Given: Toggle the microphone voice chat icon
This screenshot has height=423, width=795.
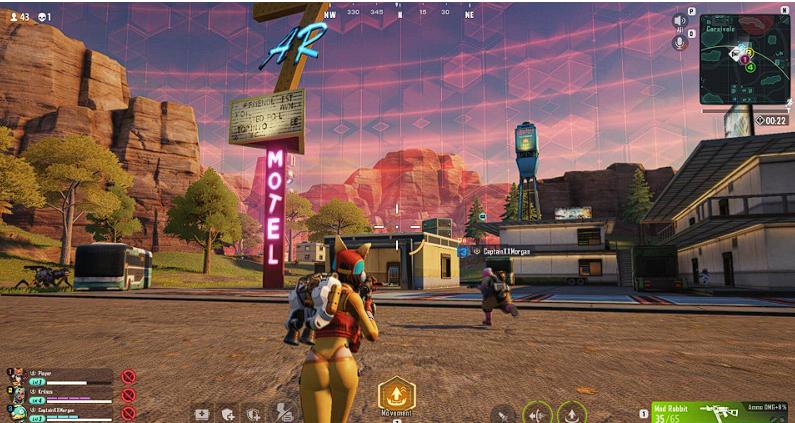Looking at the screenshot, I should 681,43.
